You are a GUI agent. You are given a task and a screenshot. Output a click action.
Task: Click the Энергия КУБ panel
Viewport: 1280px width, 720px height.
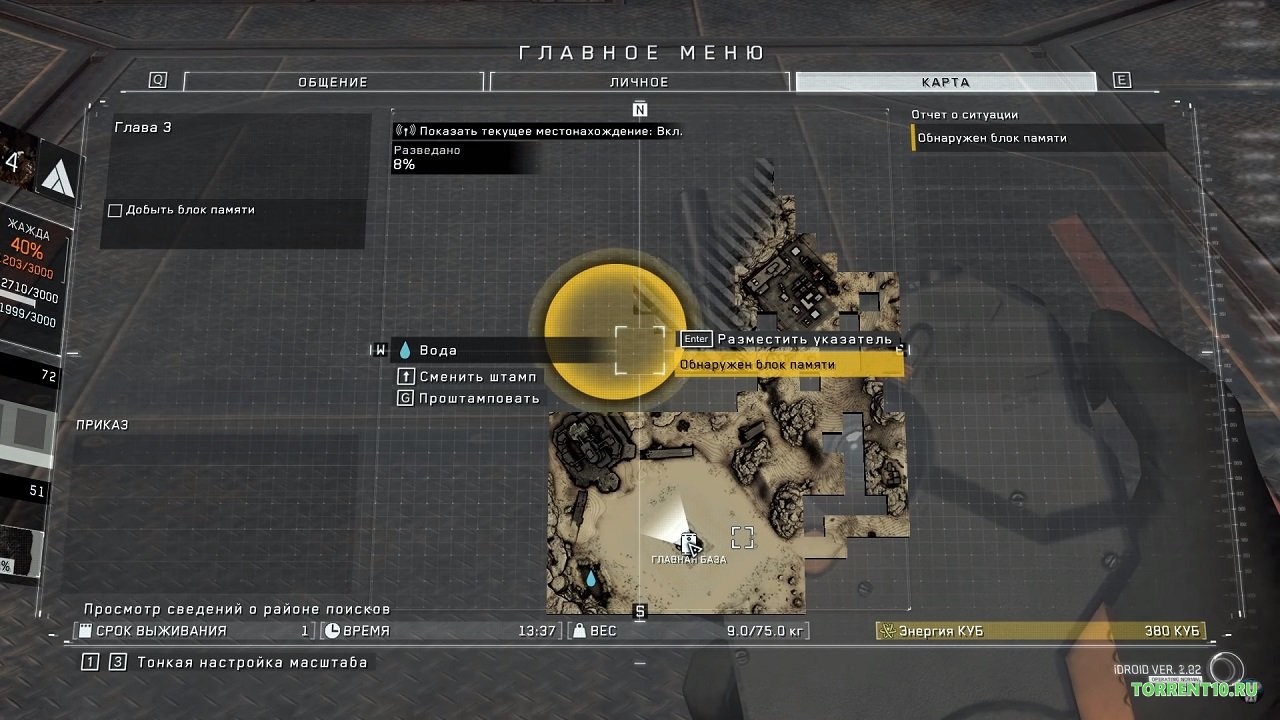[1040, 631]
